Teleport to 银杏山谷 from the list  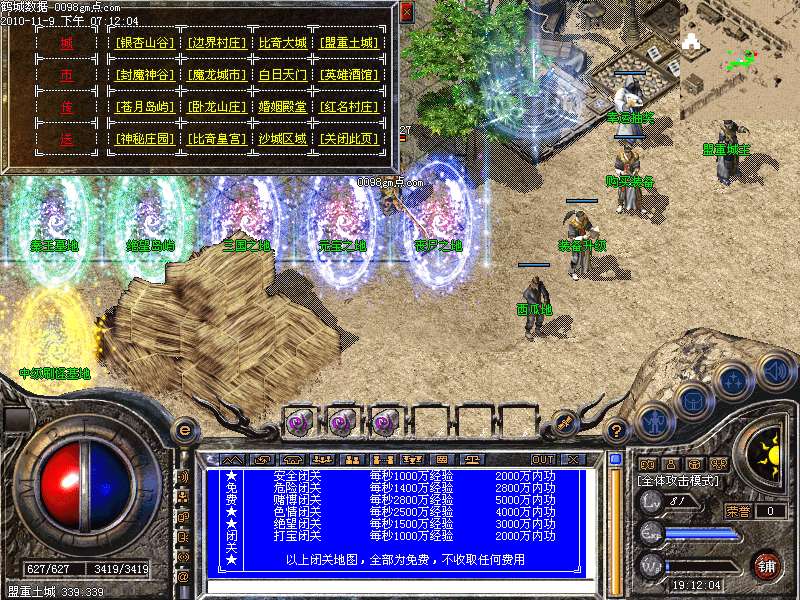pyautogui.click(x=144, y=43)
